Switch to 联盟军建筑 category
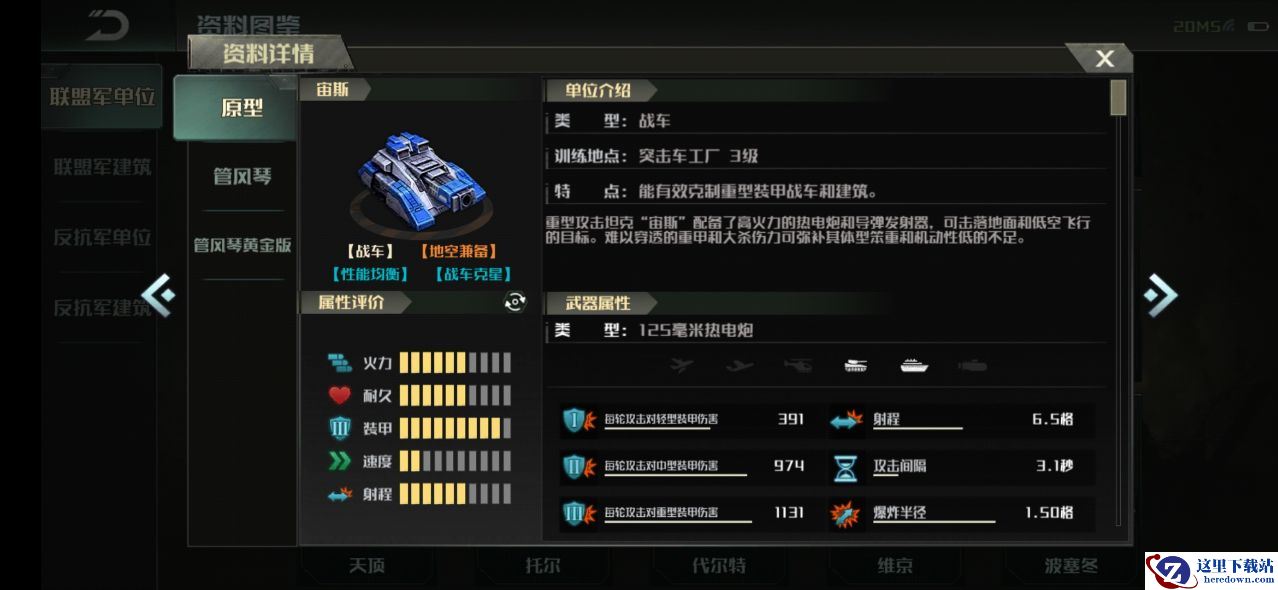This screenshot has height=590, width=1278. tap(102, 167)
